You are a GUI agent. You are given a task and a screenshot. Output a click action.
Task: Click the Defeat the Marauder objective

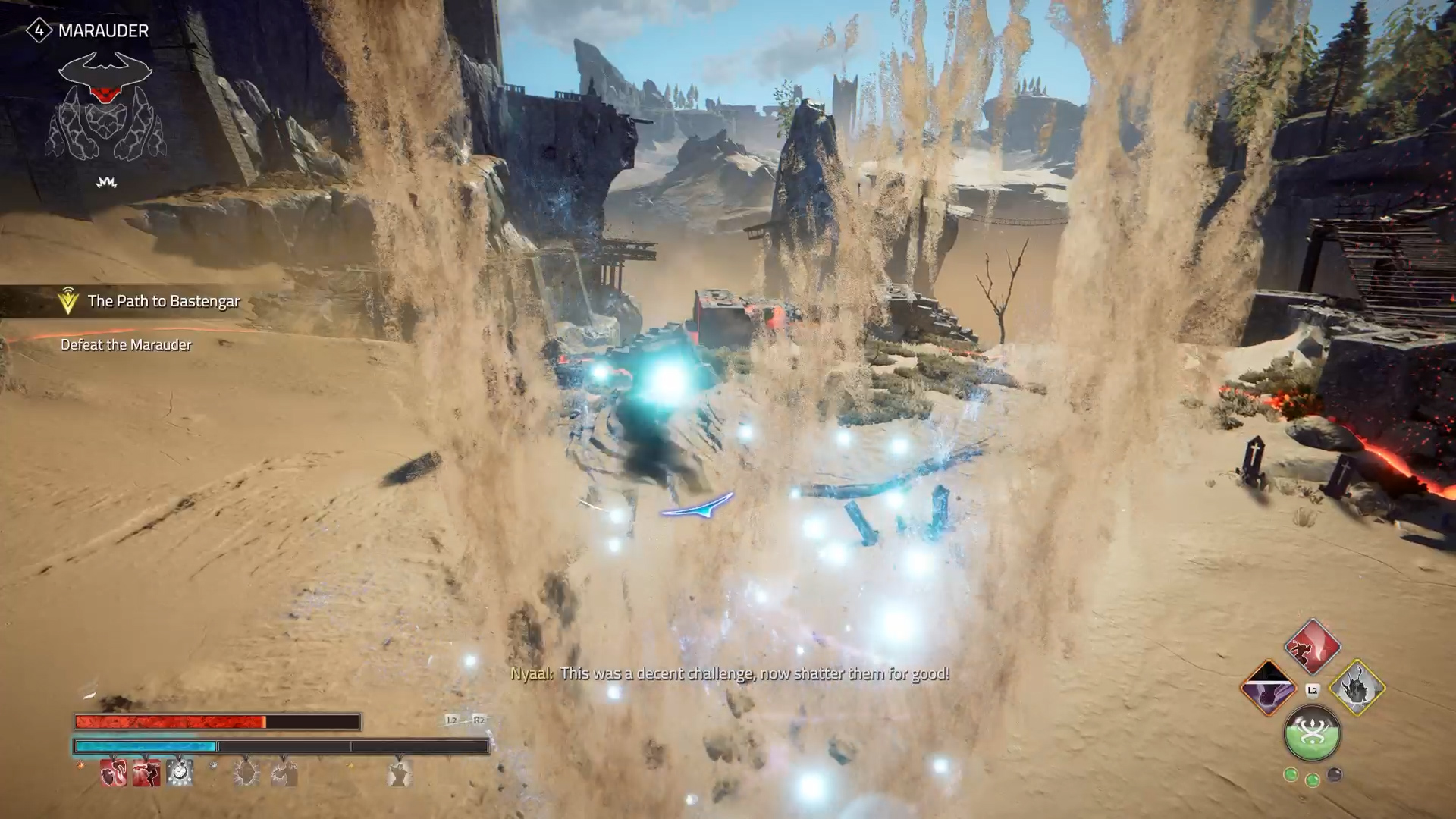[126, 345]
